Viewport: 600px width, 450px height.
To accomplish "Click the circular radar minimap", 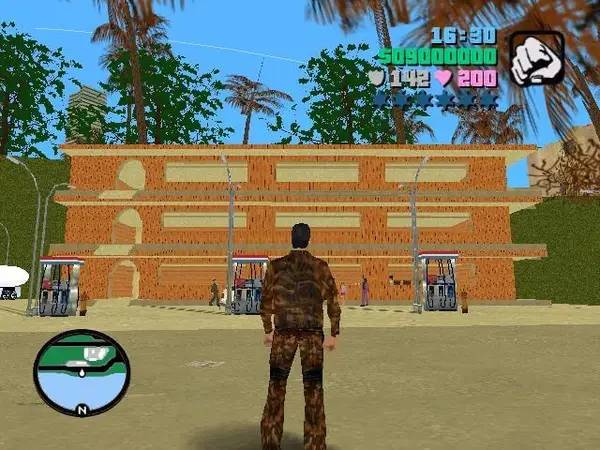I will click(x=81, y=372).
